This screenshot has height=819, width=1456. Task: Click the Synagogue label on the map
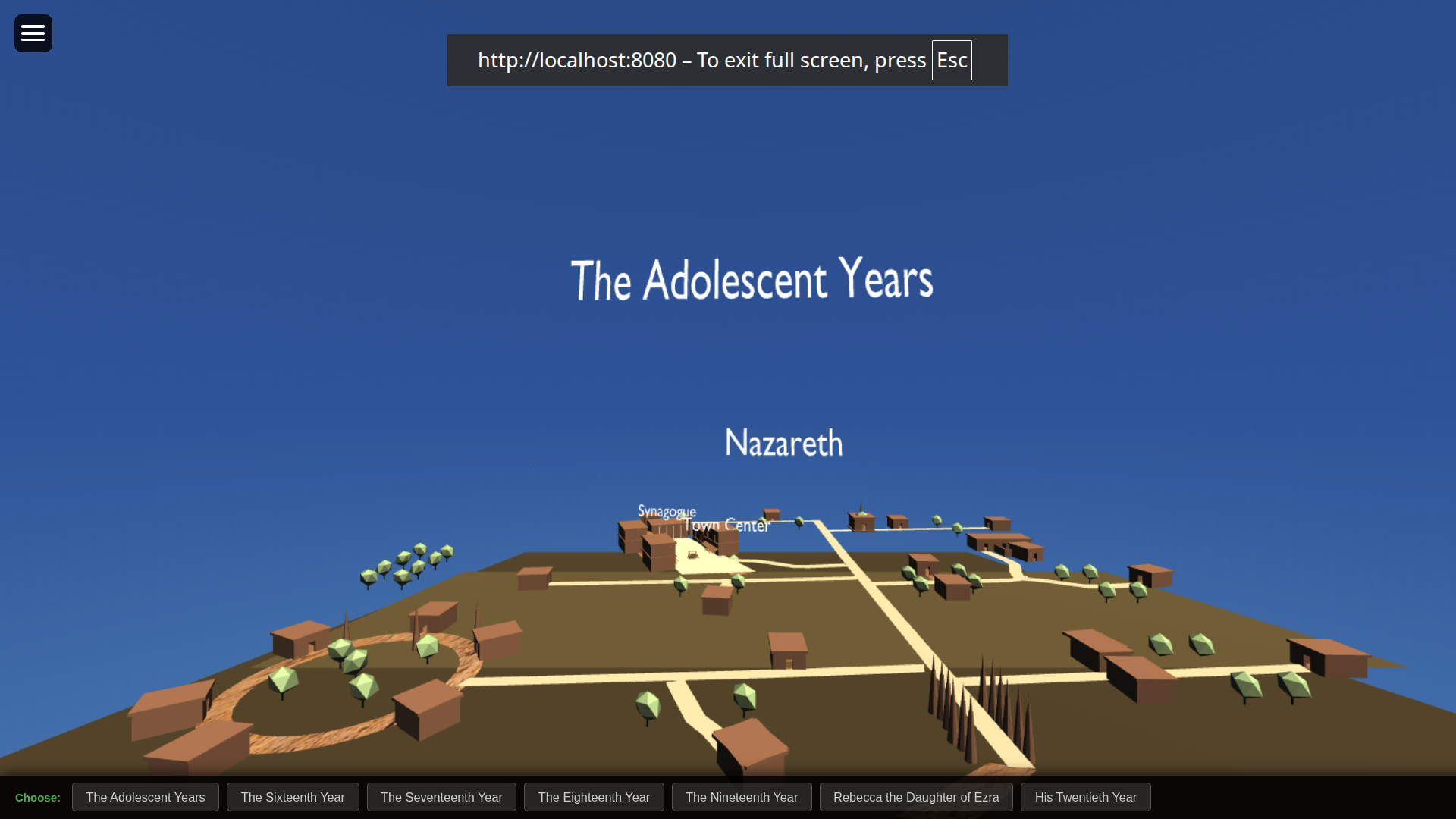click(667, 512)
